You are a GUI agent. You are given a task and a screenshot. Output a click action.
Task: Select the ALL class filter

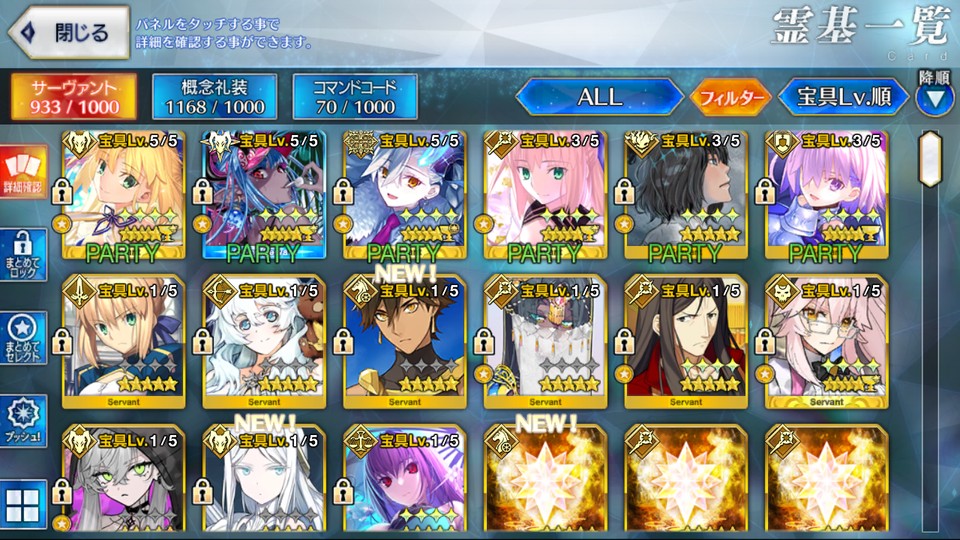coord(599,97)
